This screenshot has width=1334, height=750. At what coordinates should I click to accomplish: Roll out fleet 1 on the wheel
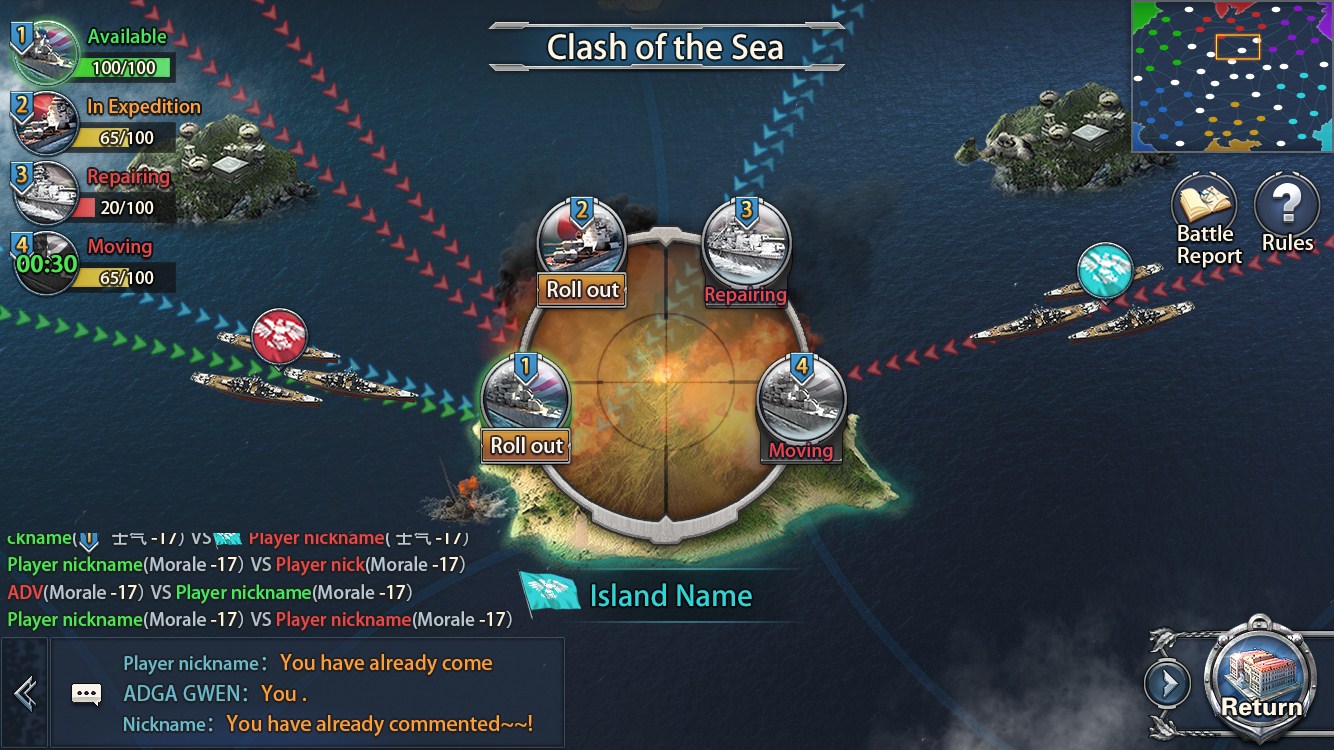[x=526, y=445]
